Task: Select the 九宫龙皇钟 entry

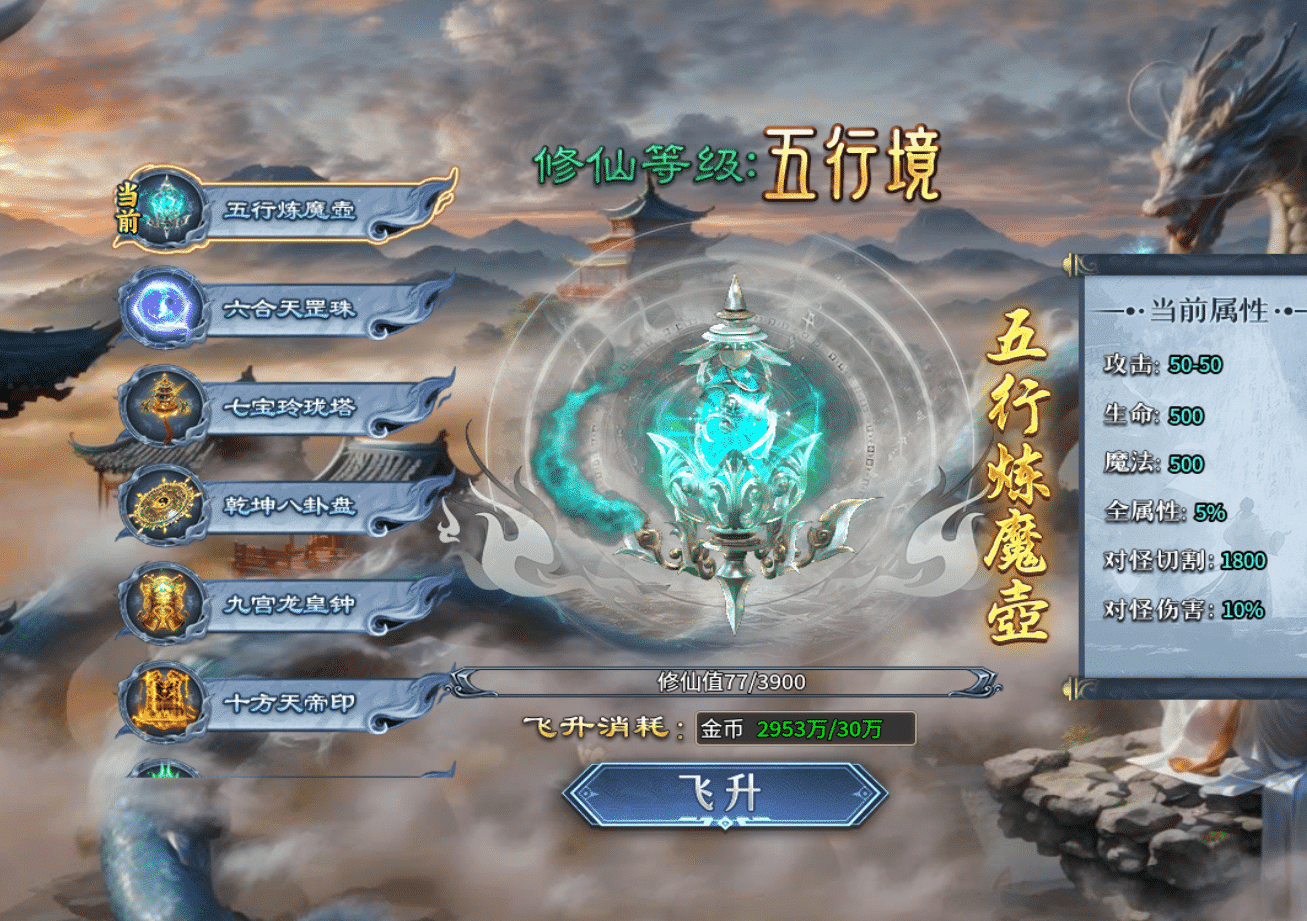Action: pyautogui.click(x=288, y=604)
